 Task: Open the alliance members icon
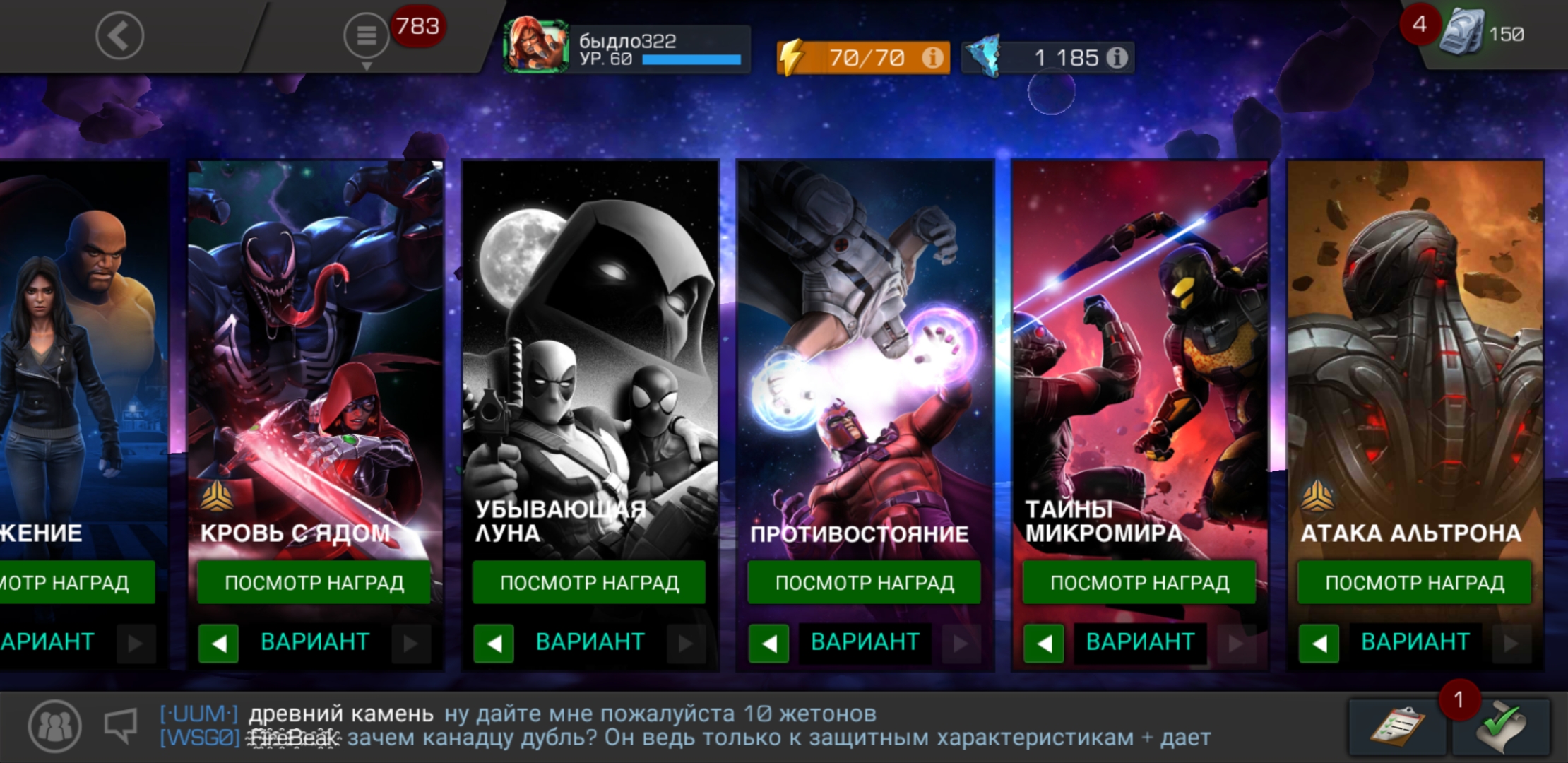click(55, 726)
